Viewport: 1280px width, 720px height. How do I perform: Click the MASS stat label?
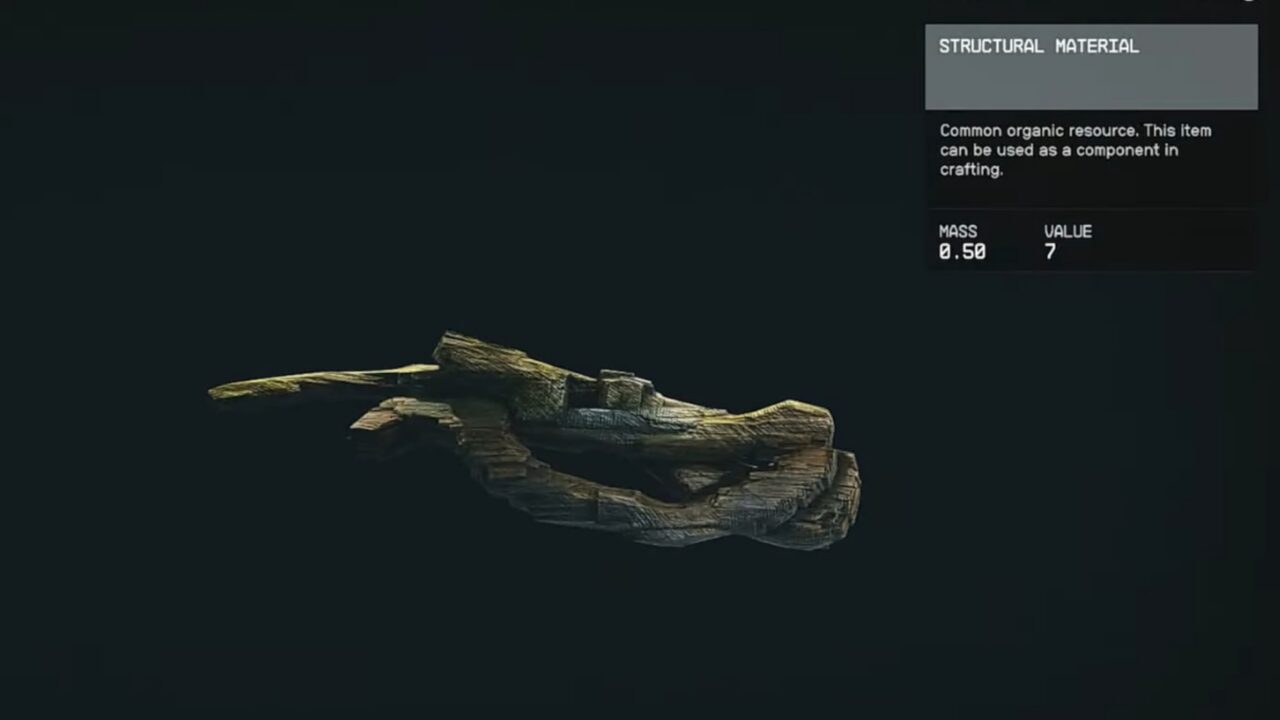pyautogui.click(x=959, y=231)
